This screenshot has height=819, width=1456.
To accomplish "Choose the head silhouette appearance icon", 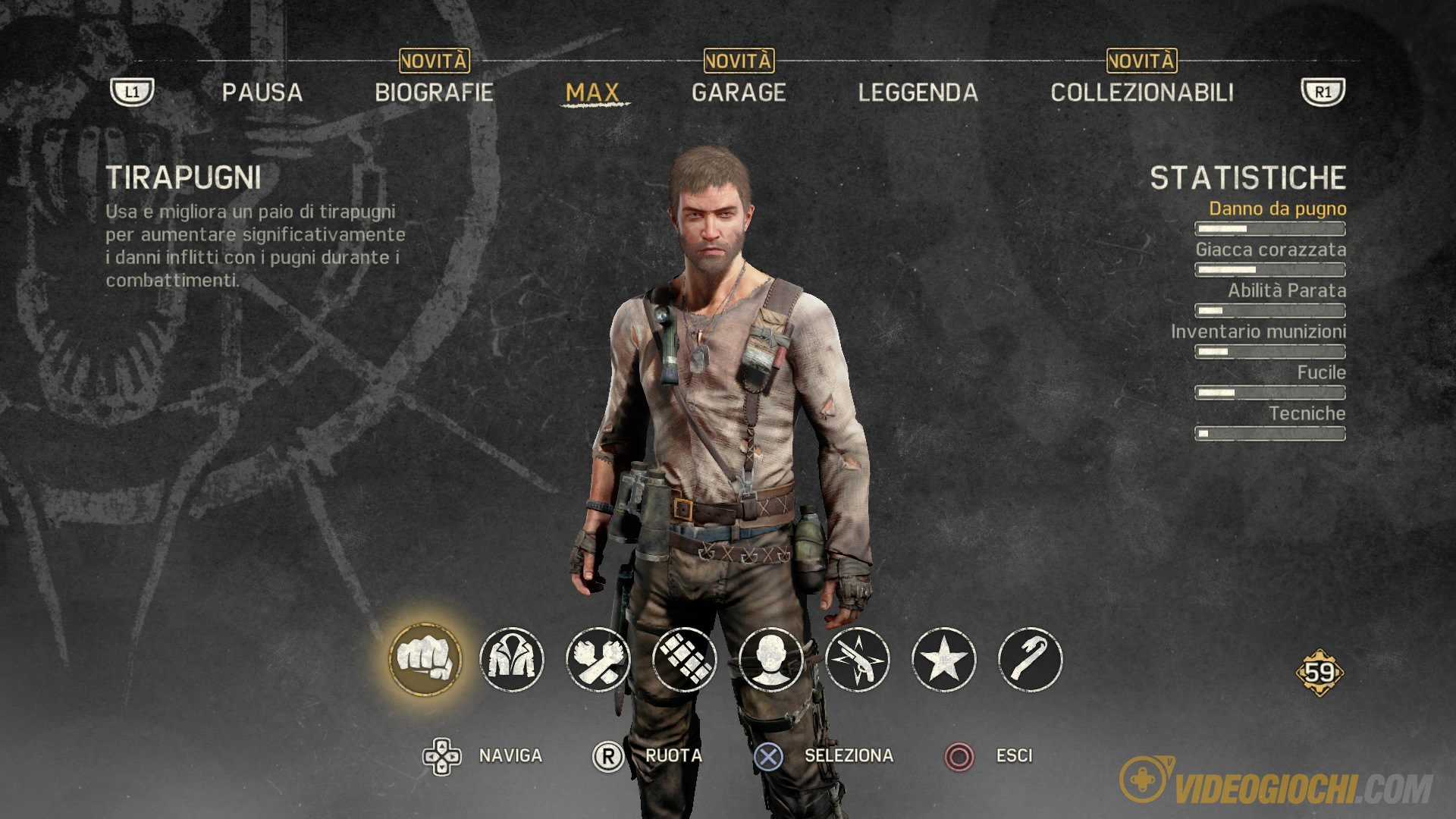I will click(x=771, y=659).
